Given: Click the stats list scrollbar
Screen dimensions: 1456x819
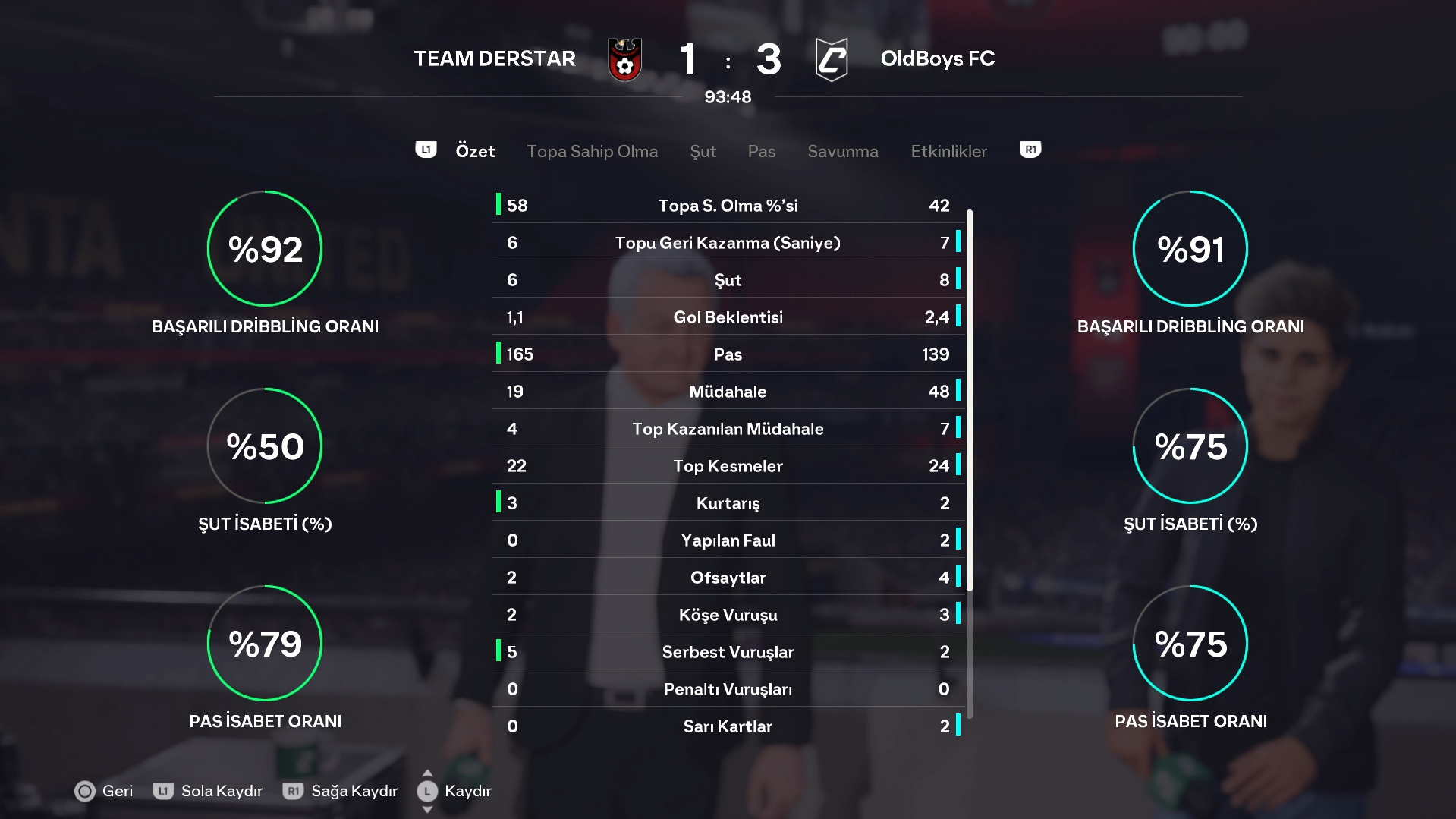Looking at the screenshot, I should coord(970,463).
